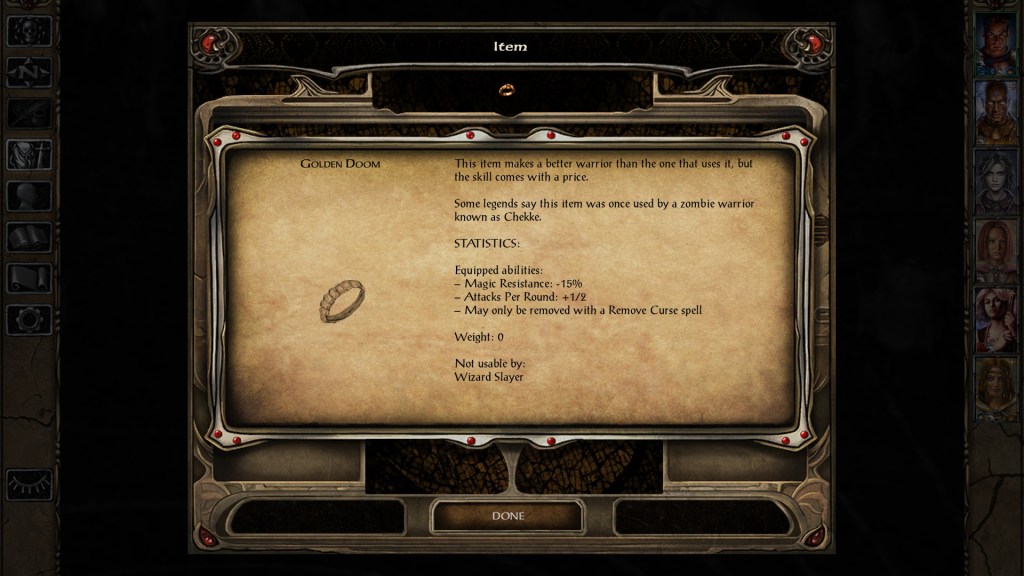
Task: Open the area map compass icon
Action: (28, 72)
